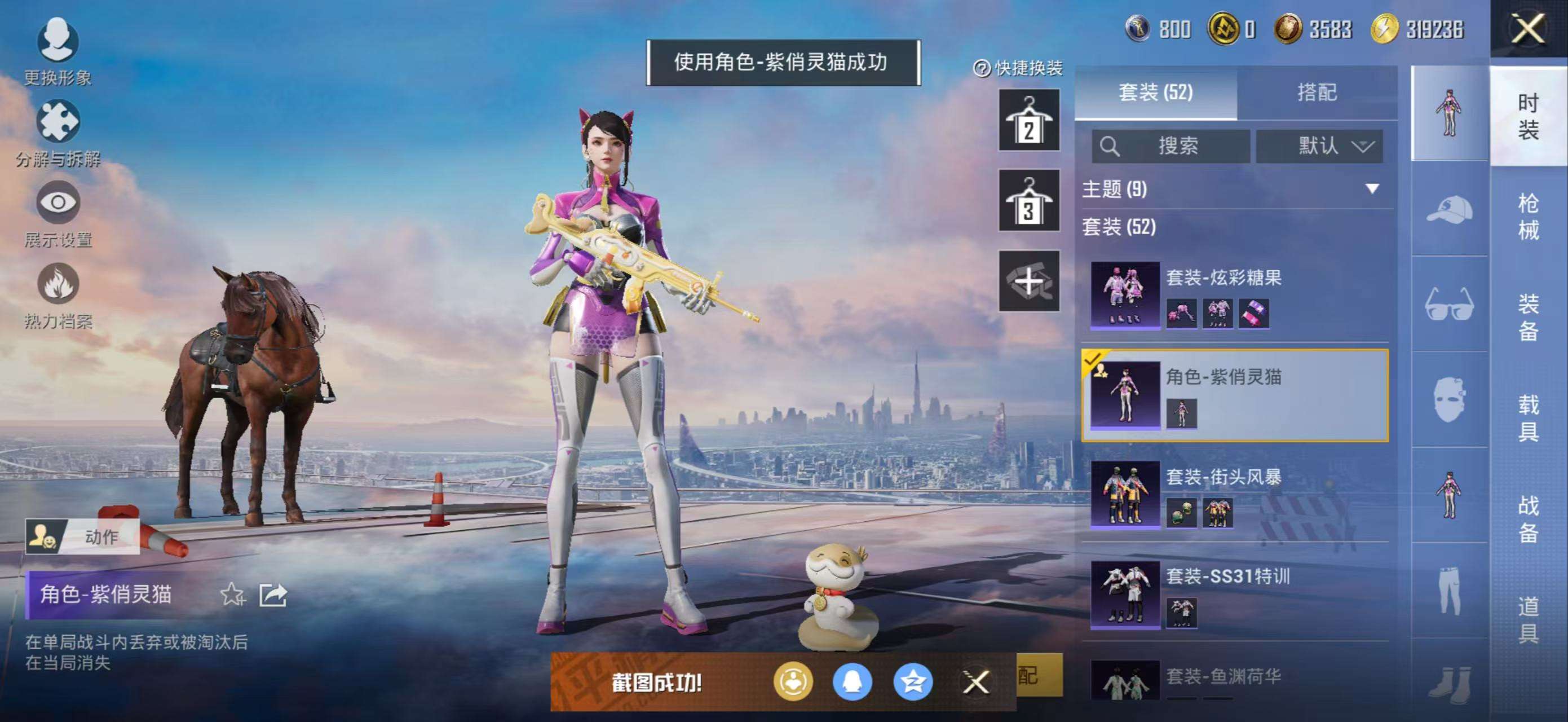Share the 紫俏灵猫 outfit
1568x722 pixels.
[273, 594]
